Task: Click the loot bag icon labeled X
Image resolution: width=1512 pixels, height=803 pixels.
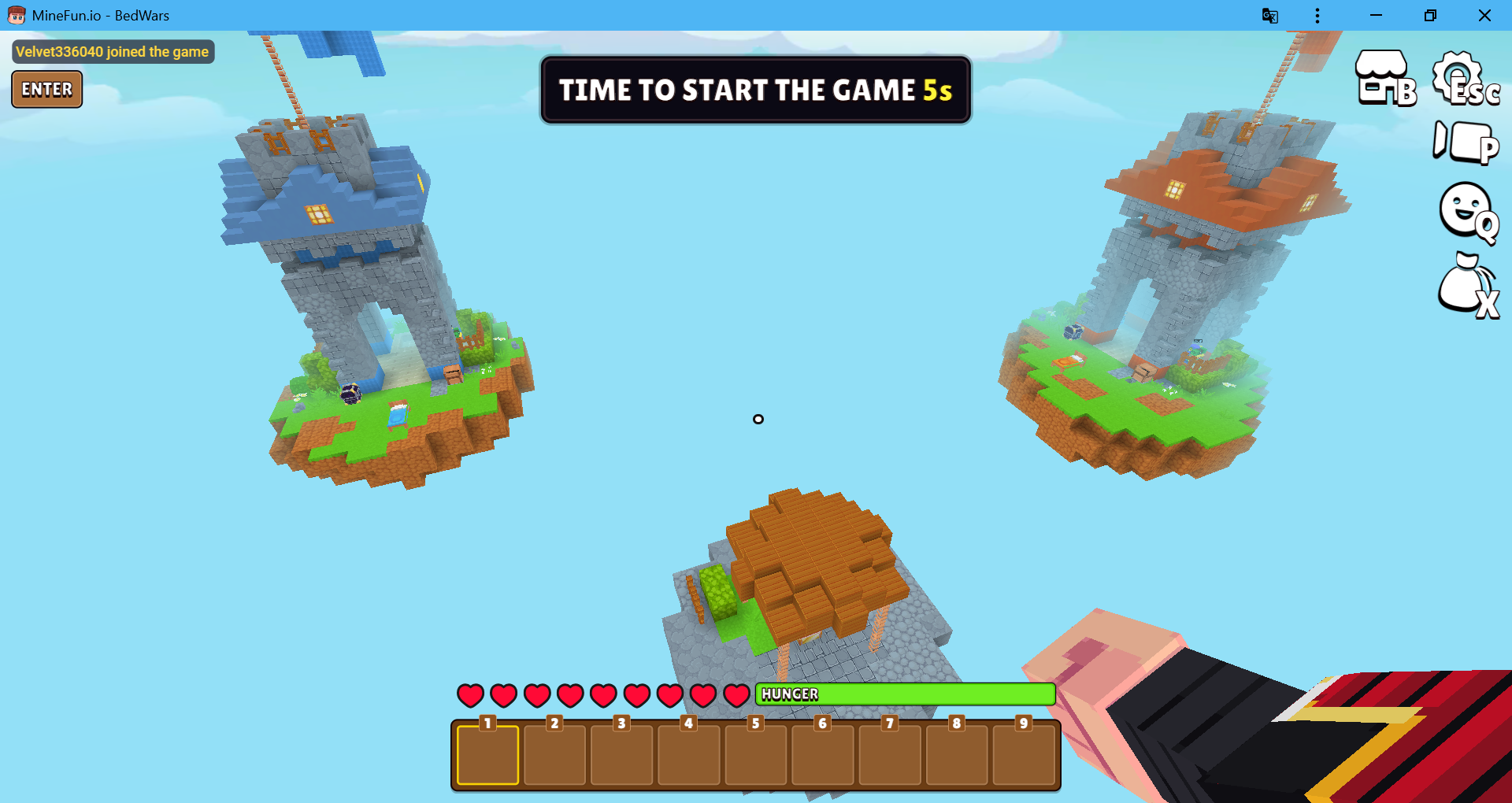Action: [x=1466, y=285]
